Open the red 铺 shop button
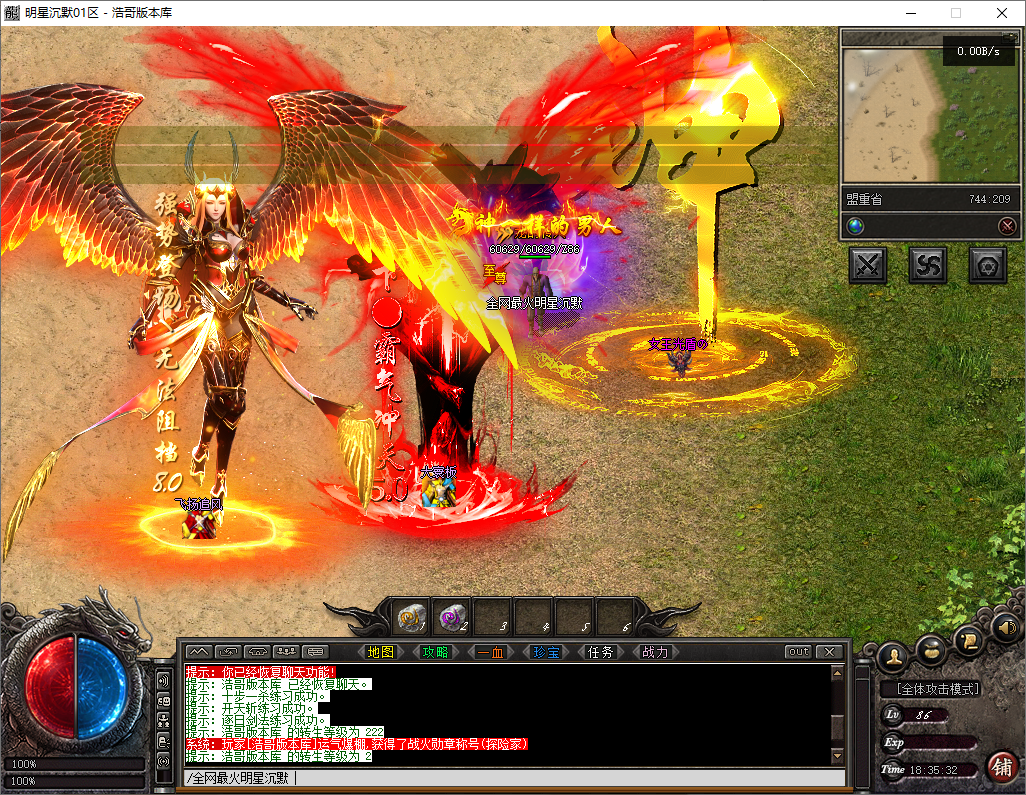The width and height of the screenshot is (1026, 795). point(1001,766)
